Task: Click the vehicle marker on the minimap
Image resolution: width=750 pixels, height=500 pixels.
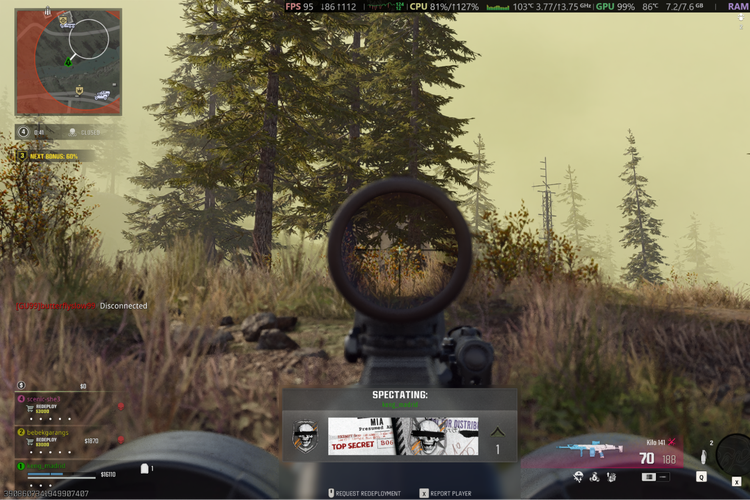Action: tap(102, 95)
